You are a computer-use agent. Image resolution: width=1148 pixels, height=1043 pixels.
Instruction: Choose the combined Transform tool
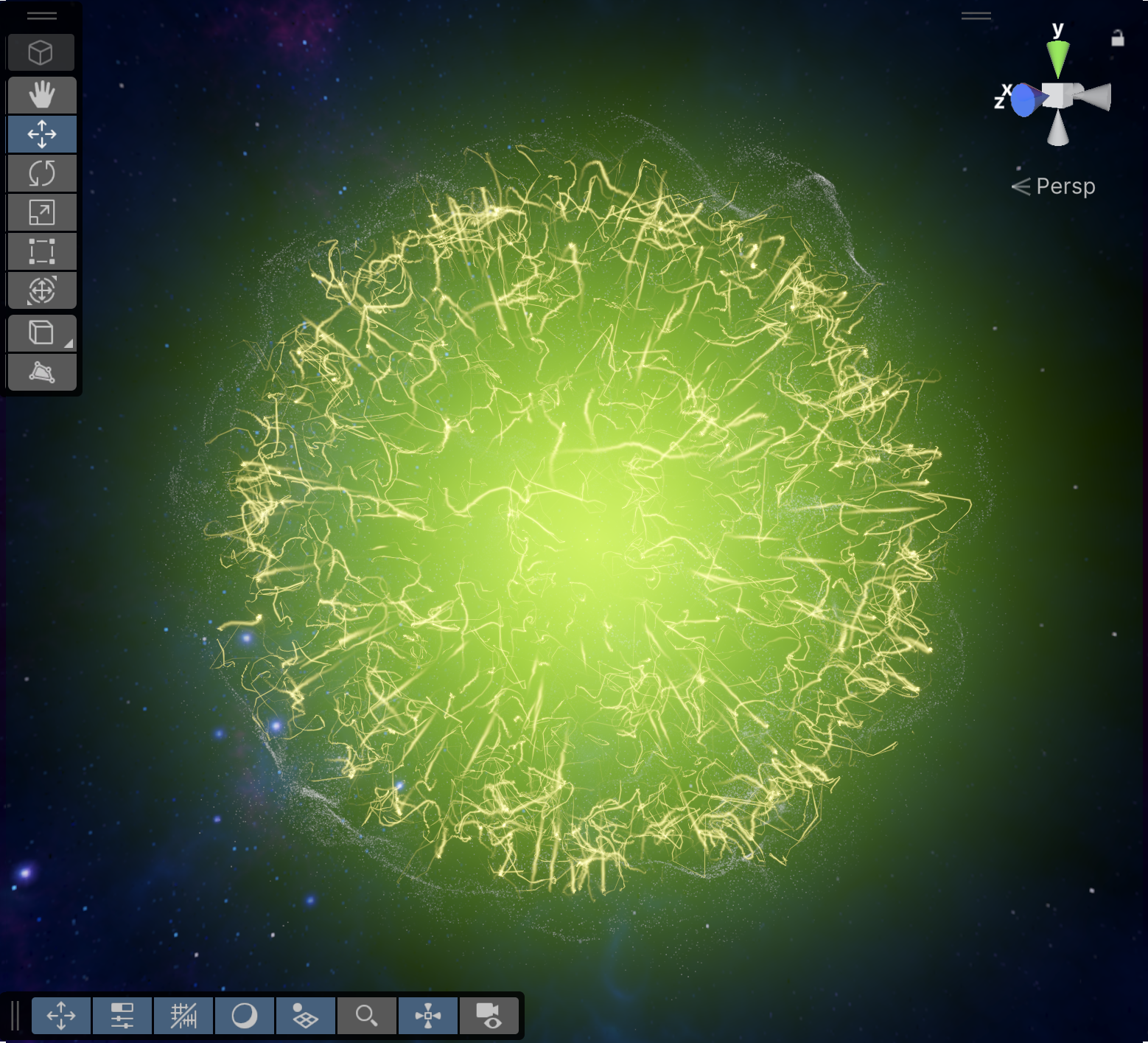click(42, 290)
